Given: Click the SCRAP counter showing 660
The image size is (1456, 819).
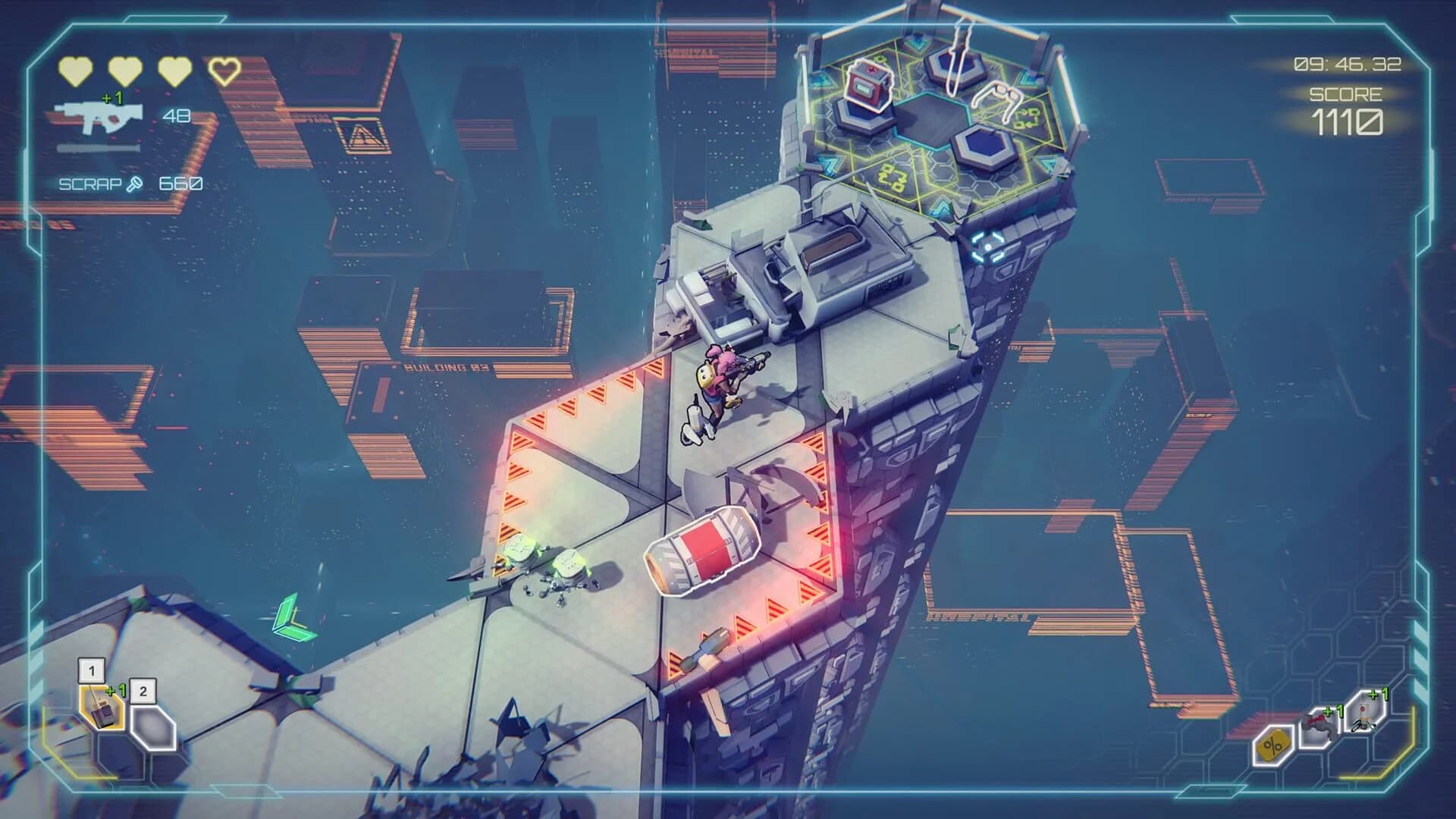Looking at the screenshot, I should [180, 182].
